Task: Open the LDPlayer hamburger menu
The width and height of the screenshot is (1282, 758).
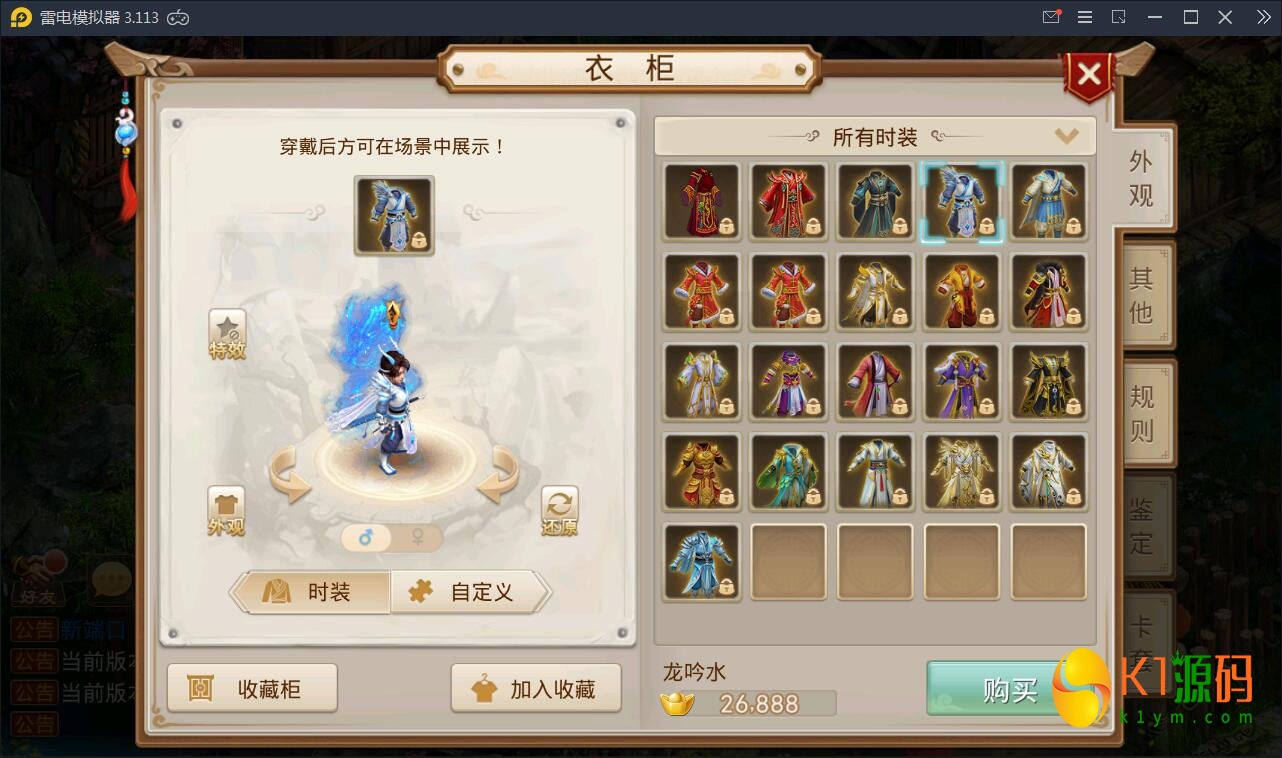Action: pos(1084,17)
